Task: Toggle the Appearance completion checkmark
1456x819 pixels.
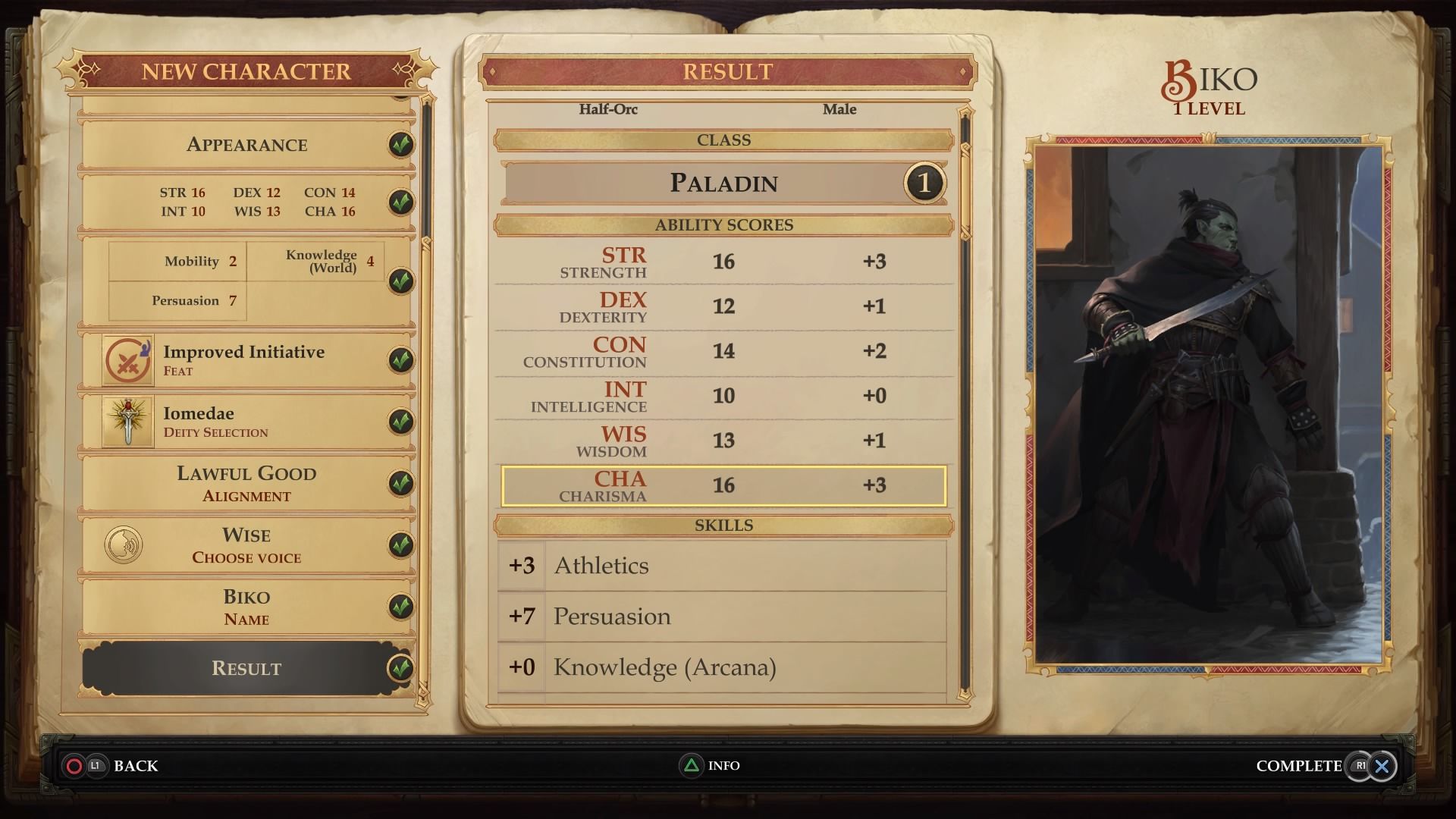Action: click(400, 145)
